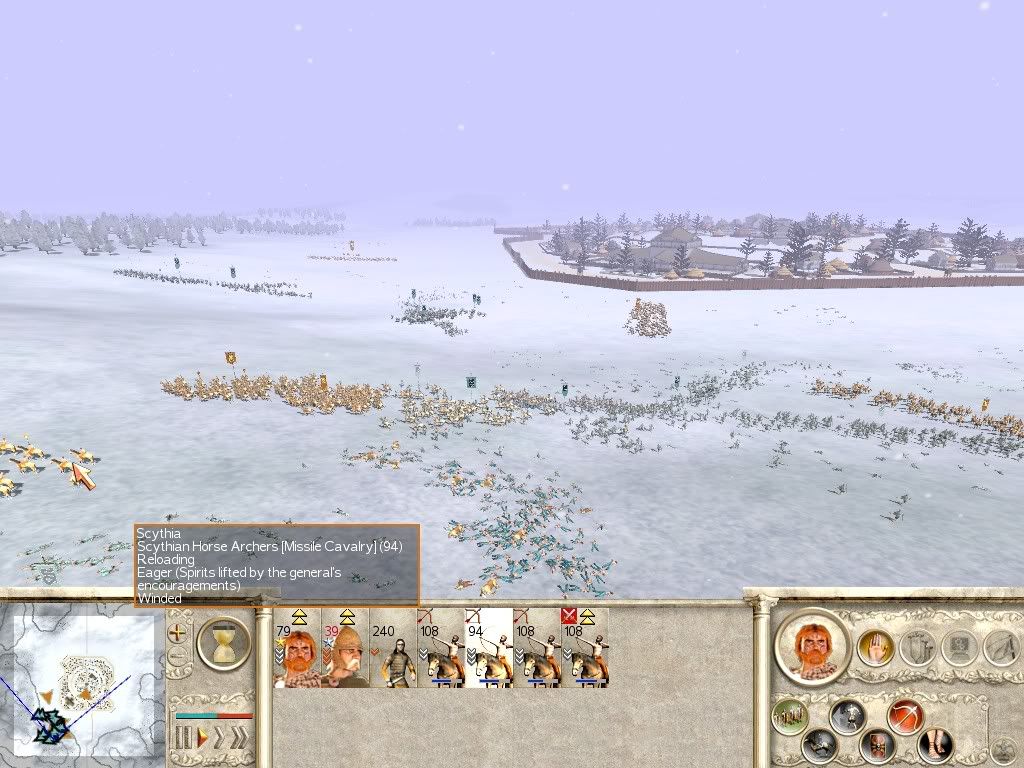
Task: Pause the battle with the pause button
Action: [183, 740]
